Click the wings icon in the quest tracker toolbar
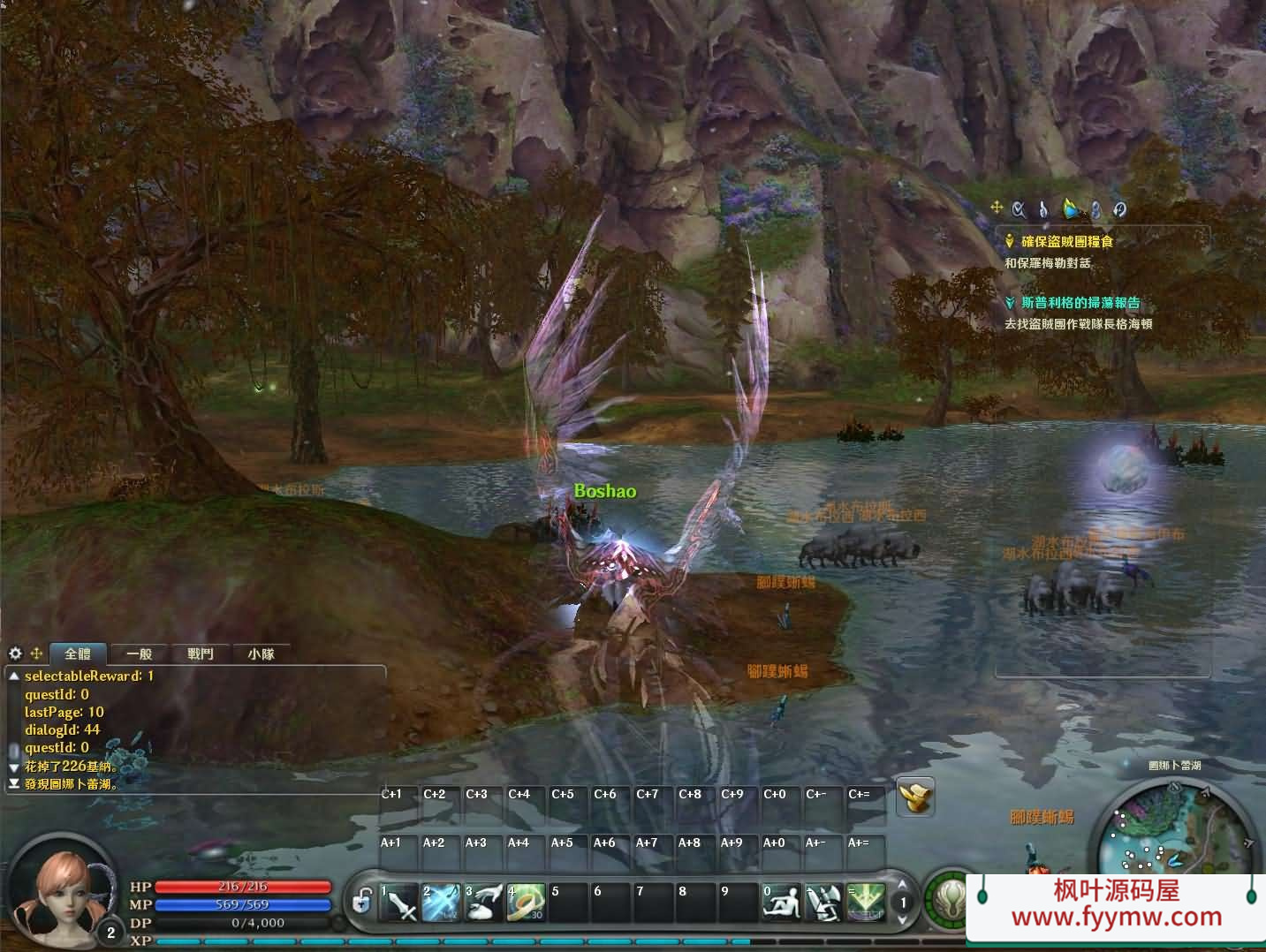The width and height of the screenshot is (1266, 952). (x=1070, y=208)
